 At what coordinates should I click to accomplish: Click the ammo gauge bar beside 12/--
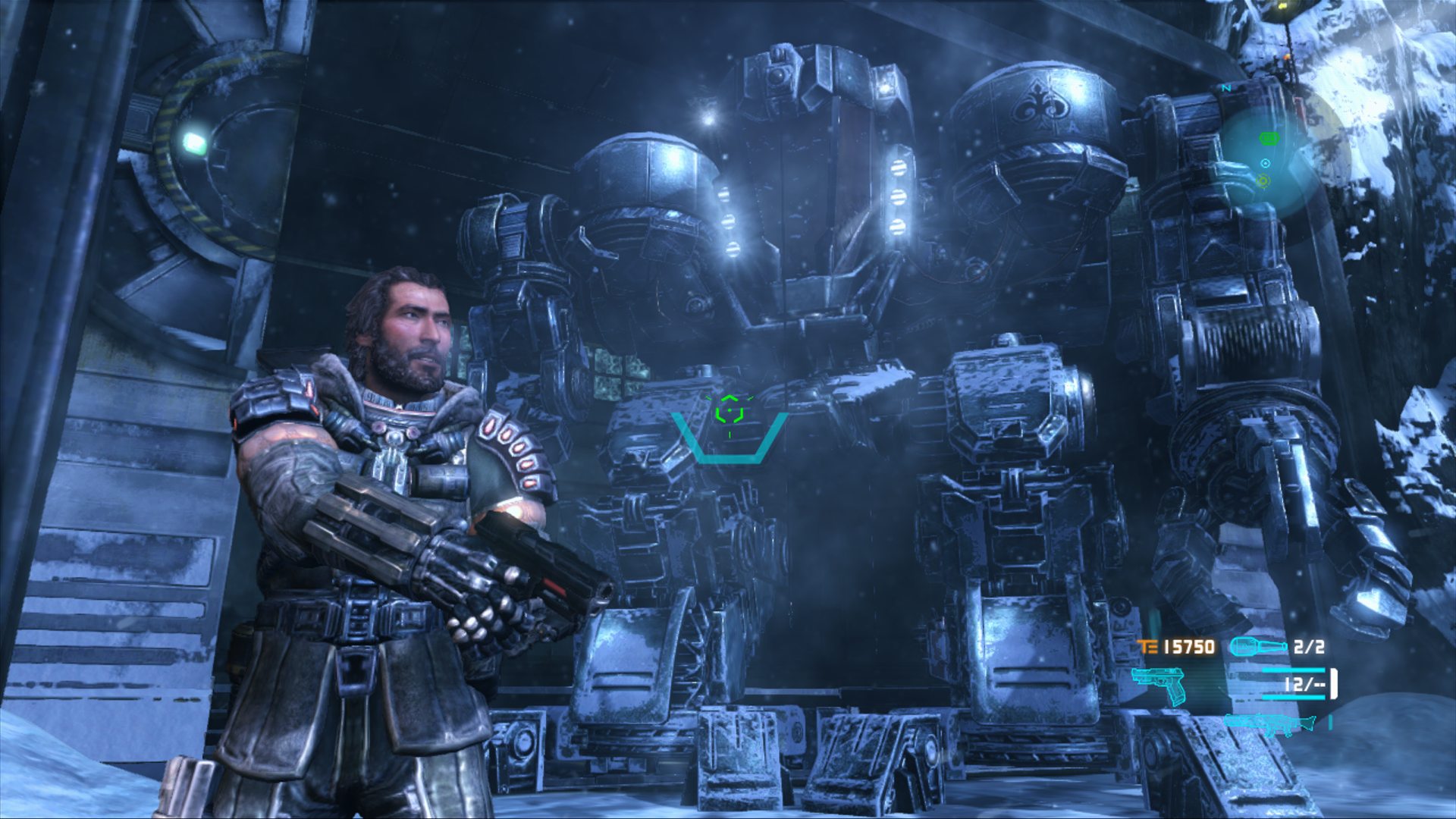click(1294, 670)
